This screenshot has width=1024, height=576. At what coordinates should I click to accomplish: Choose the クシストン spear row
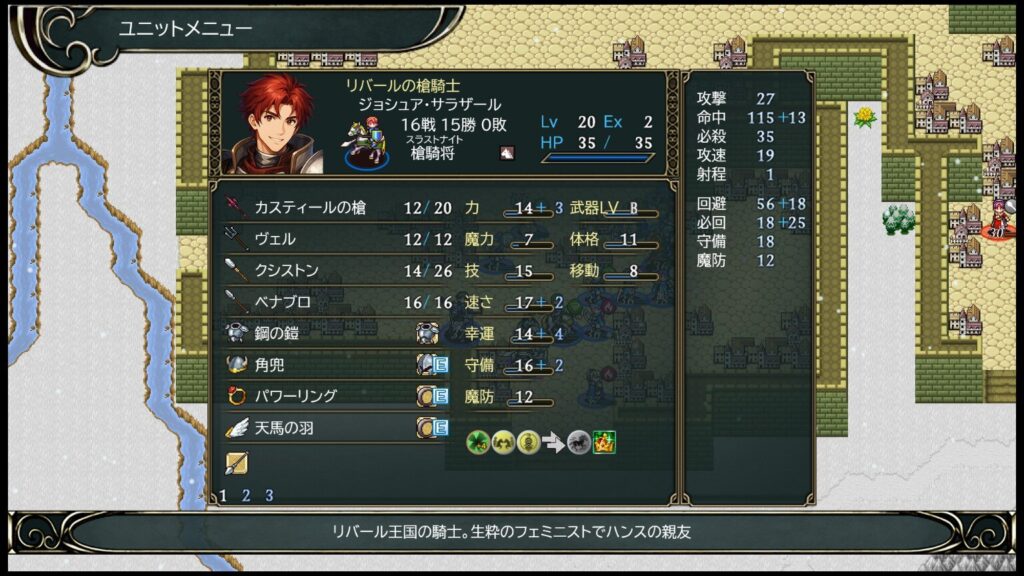[x=330, y=271]
